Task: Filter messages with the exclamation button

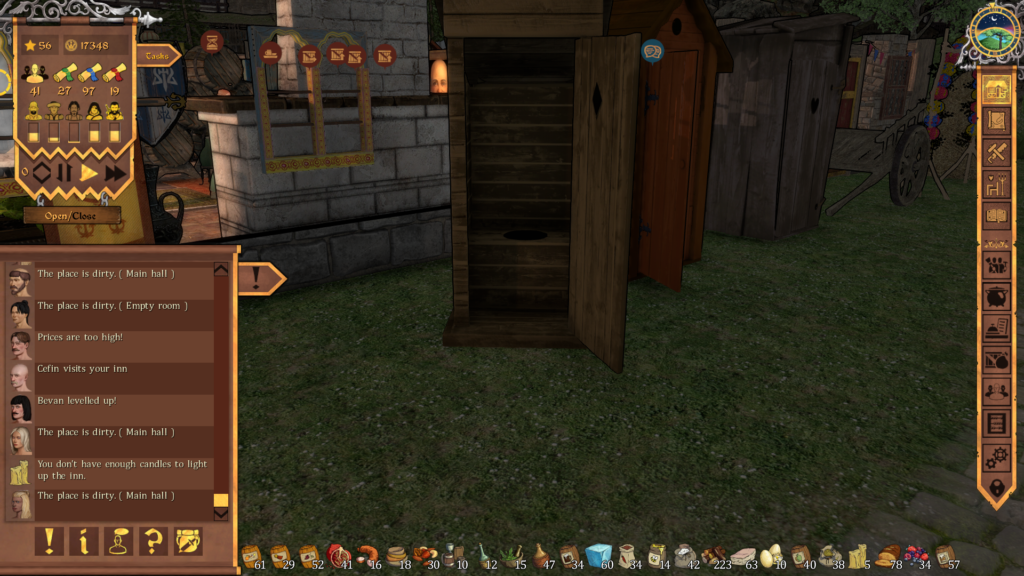Action: click(49, 541)
